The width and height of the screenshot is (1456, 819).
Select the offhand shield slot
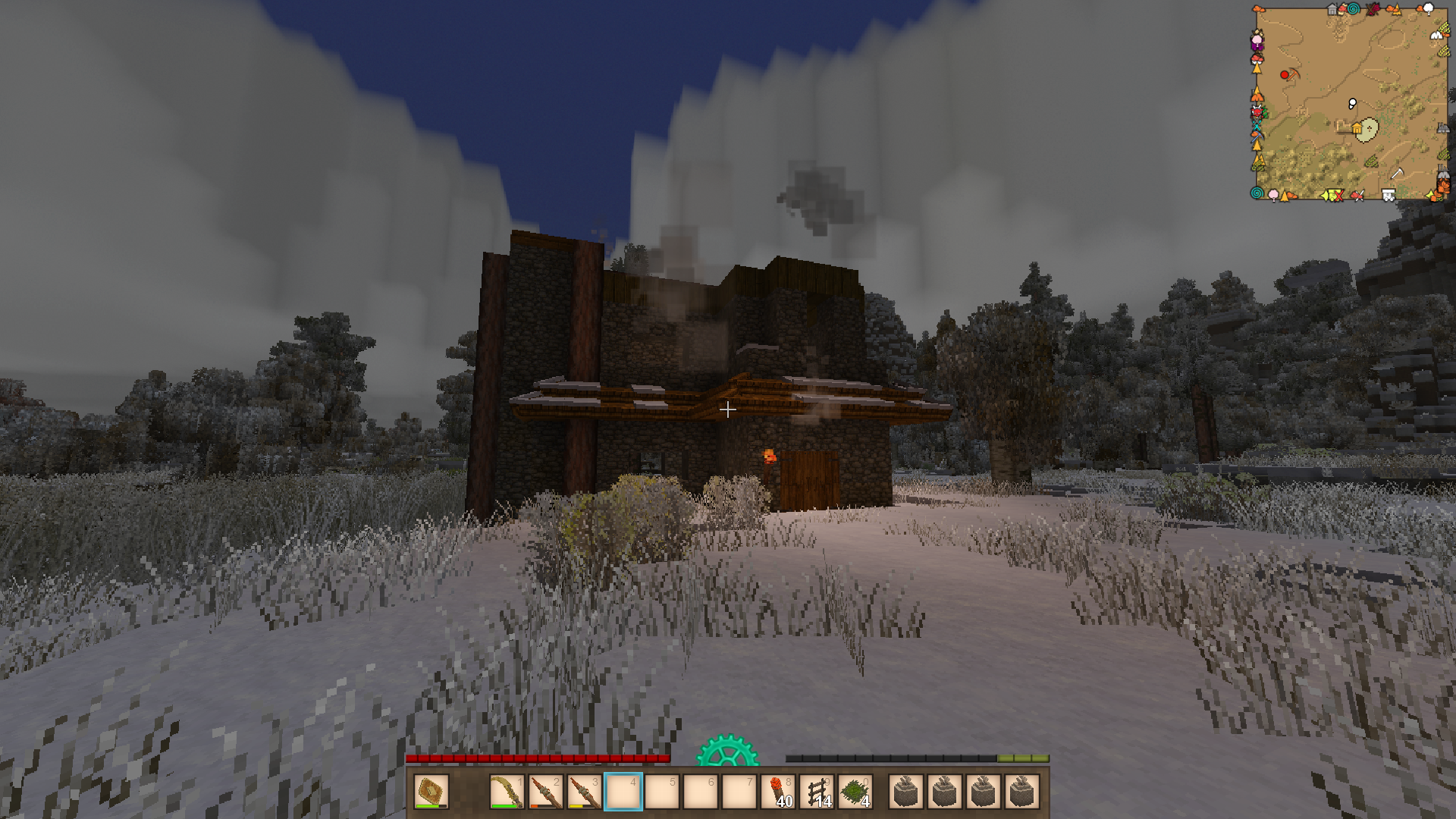[431, 792]
